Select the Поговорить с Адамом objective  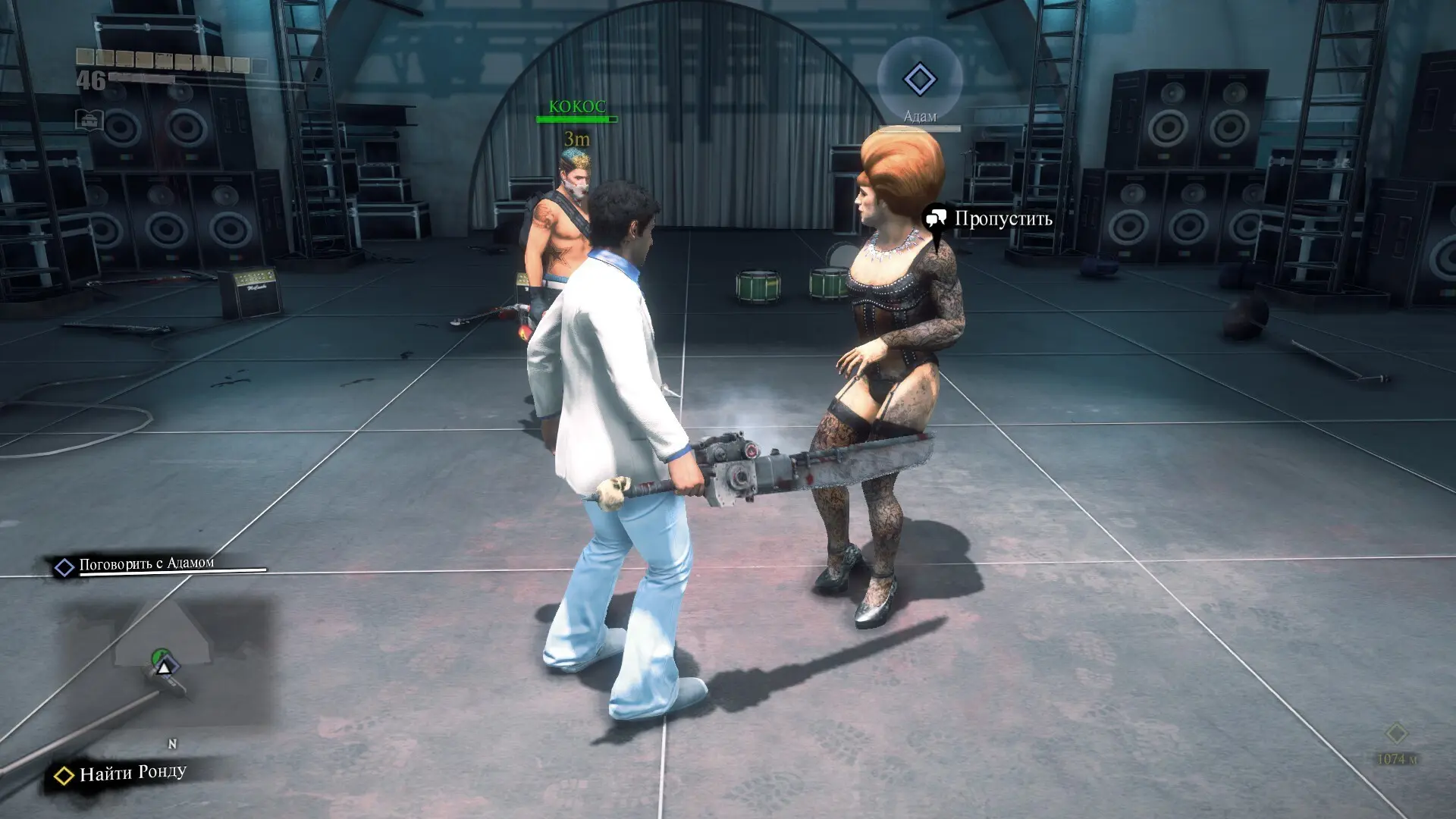click(x=146, y=564)
